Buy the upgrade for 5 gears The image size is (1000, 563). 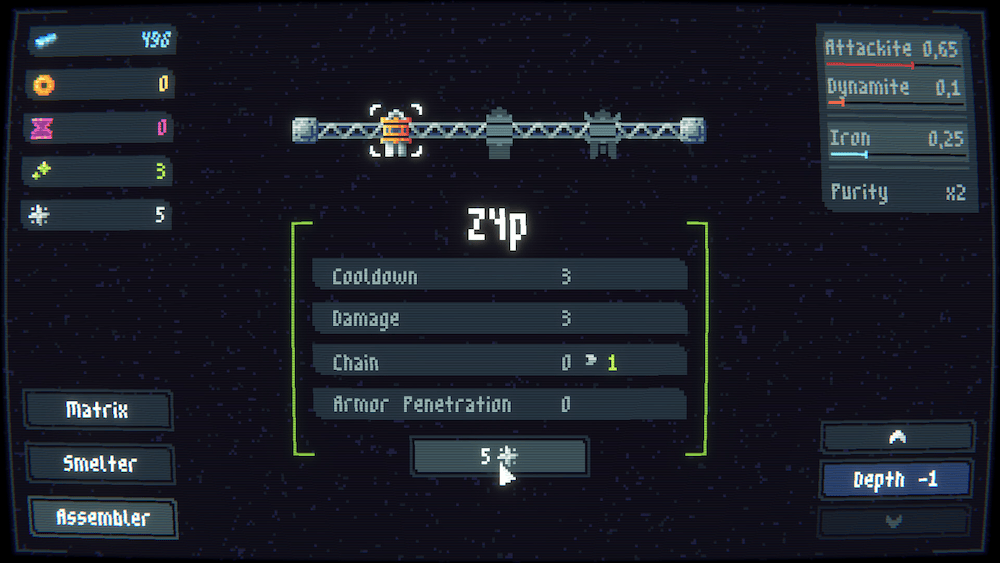coord(499,457)
